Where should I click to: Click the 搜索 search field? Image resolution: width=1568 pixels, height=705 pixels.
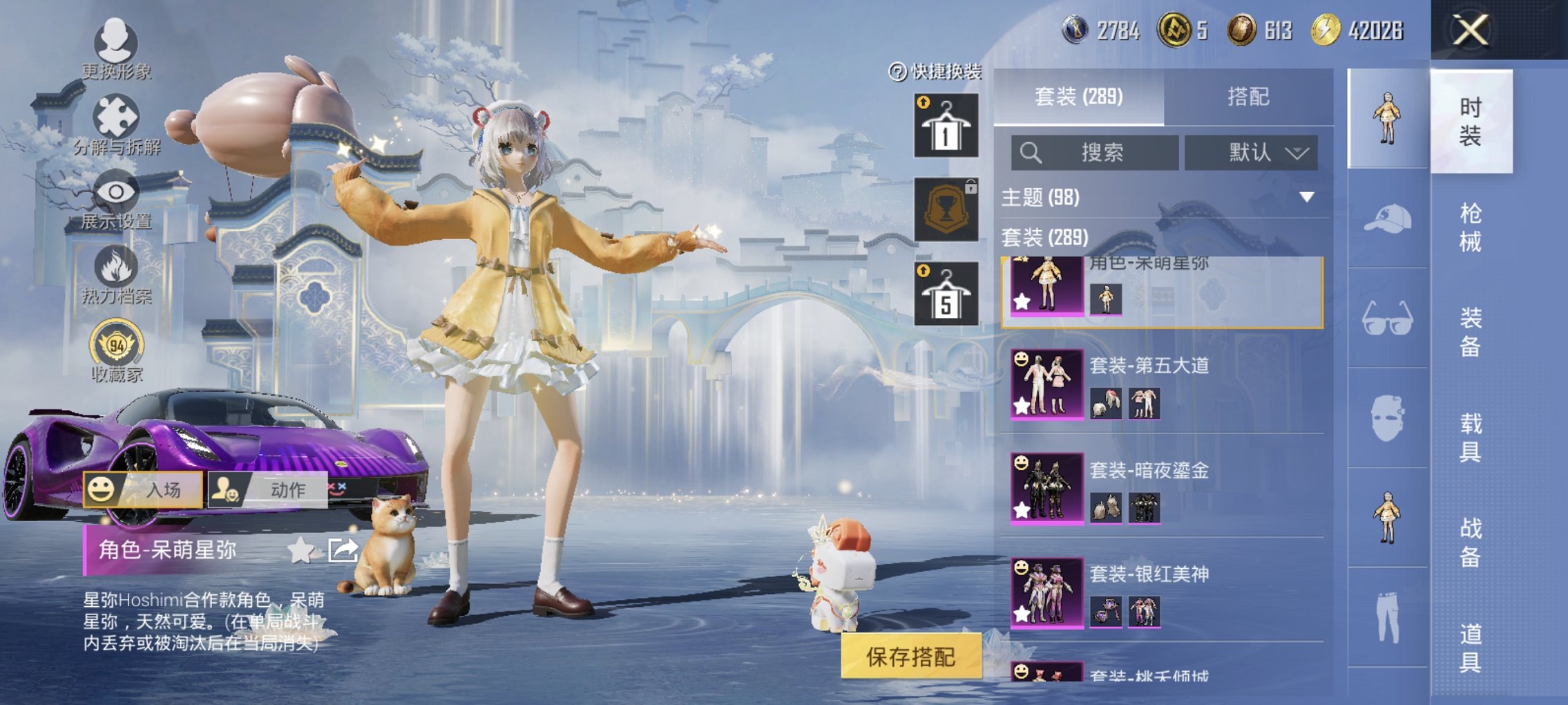pos(1095,153)
